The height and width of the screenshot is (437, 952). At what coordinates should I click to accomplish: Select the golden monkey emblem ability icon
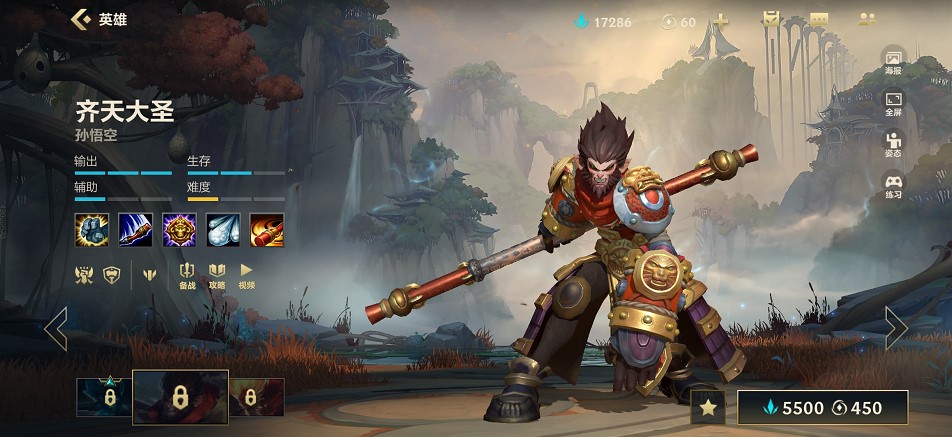[x=179, y=229]
